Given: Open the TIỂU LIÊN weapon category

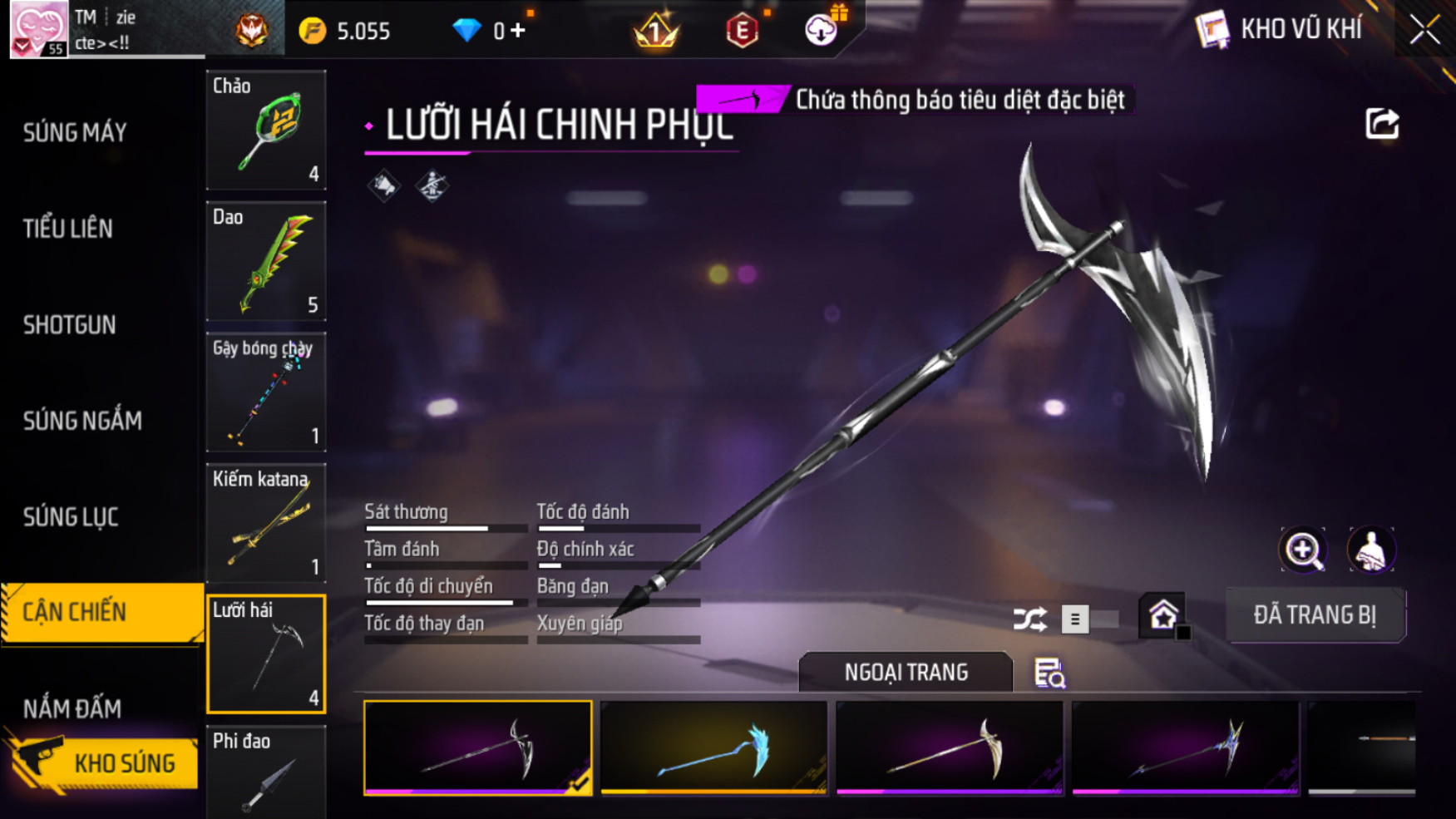Looking at the screenshot, I should [x=68, y=229].
